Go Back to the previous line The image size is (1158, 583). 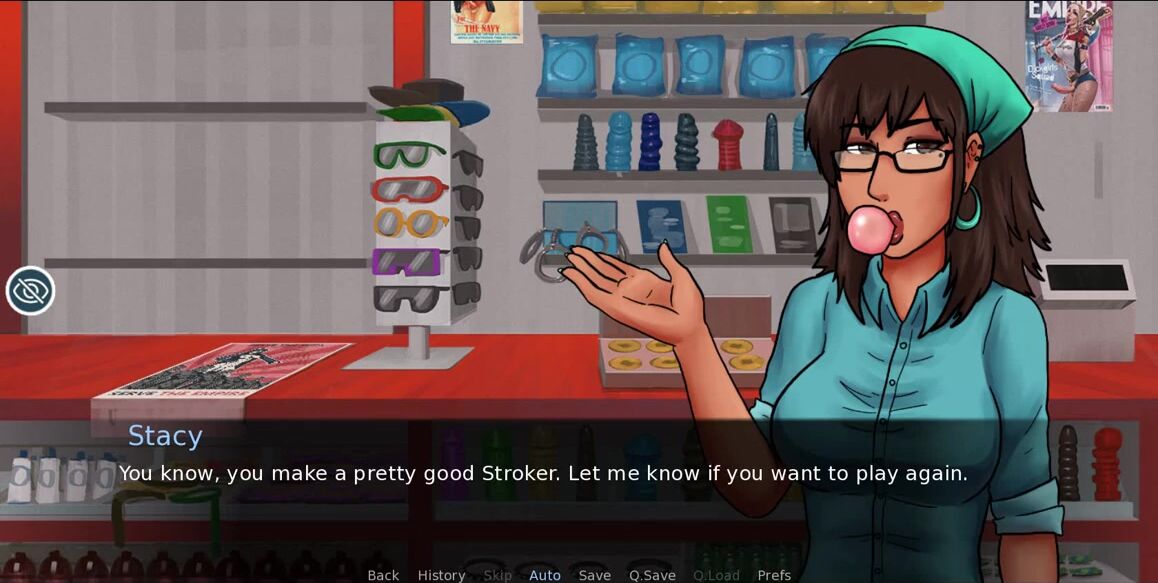(383, 575)
